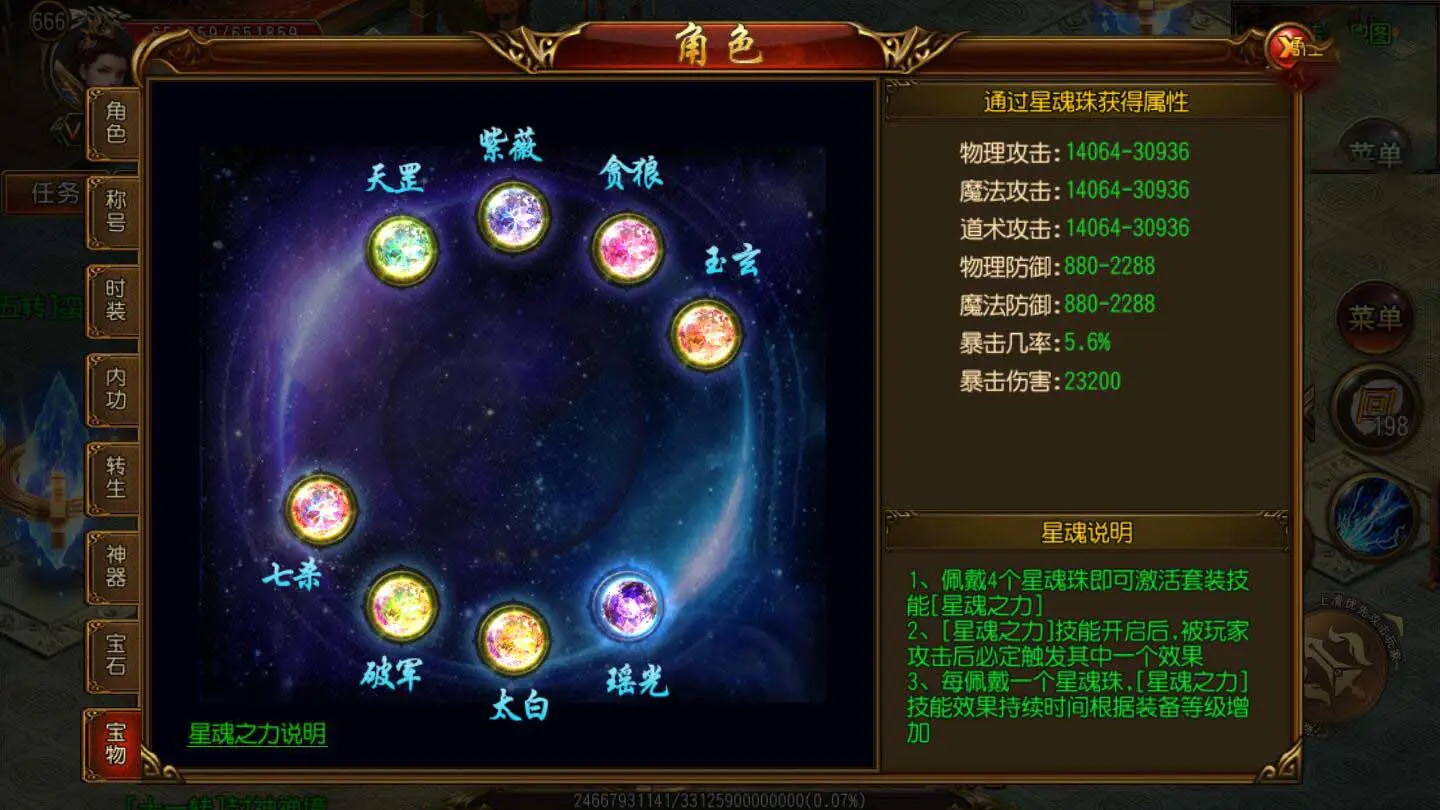Switch to the 称号 tab
Screen dimensions: 1440x810
pyautogui.click(x=115, y=211)
